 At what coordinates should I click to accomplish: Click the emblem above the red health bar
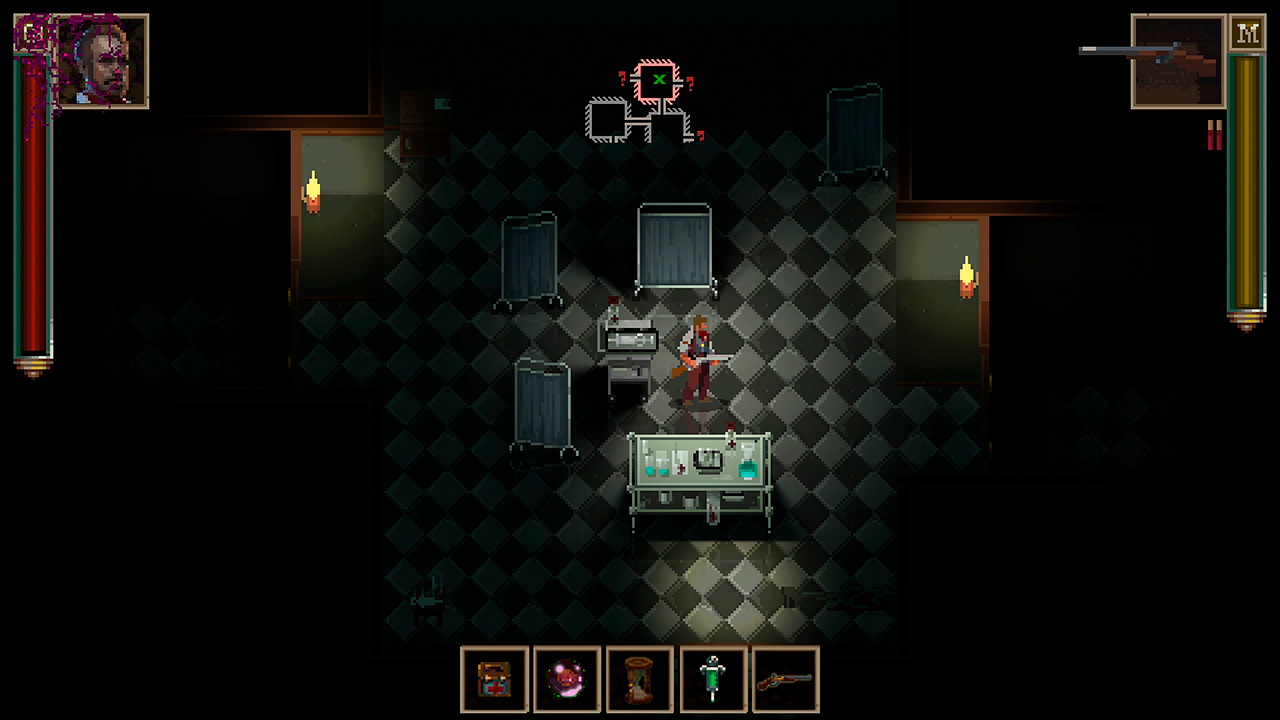(x=33, y=31)
